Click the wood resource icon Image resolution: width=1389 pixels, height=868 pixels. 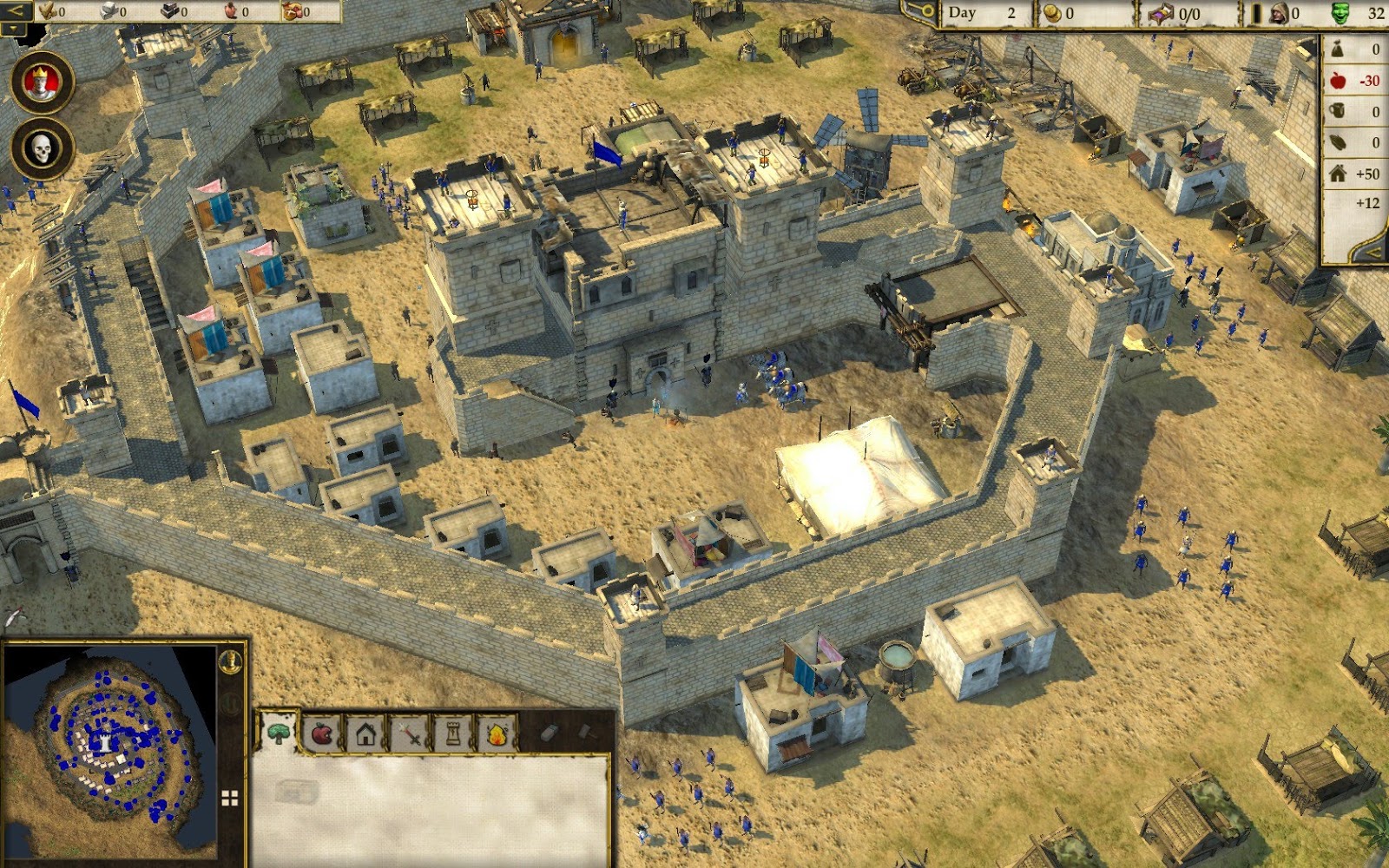click(x=48, y=12)
